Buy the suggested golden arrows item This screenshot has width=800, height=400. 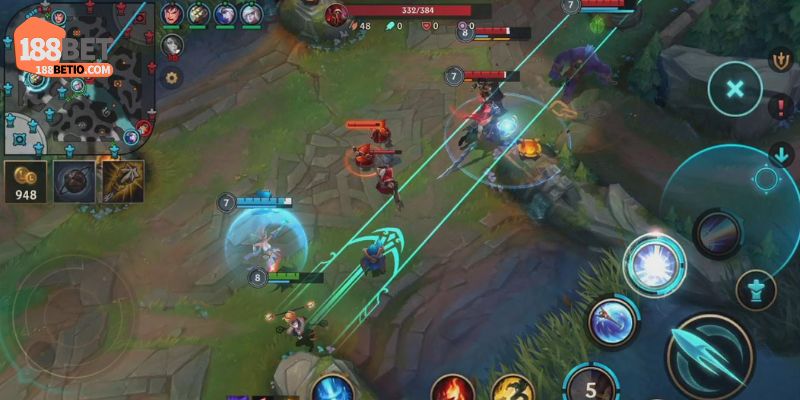point(122,180)
